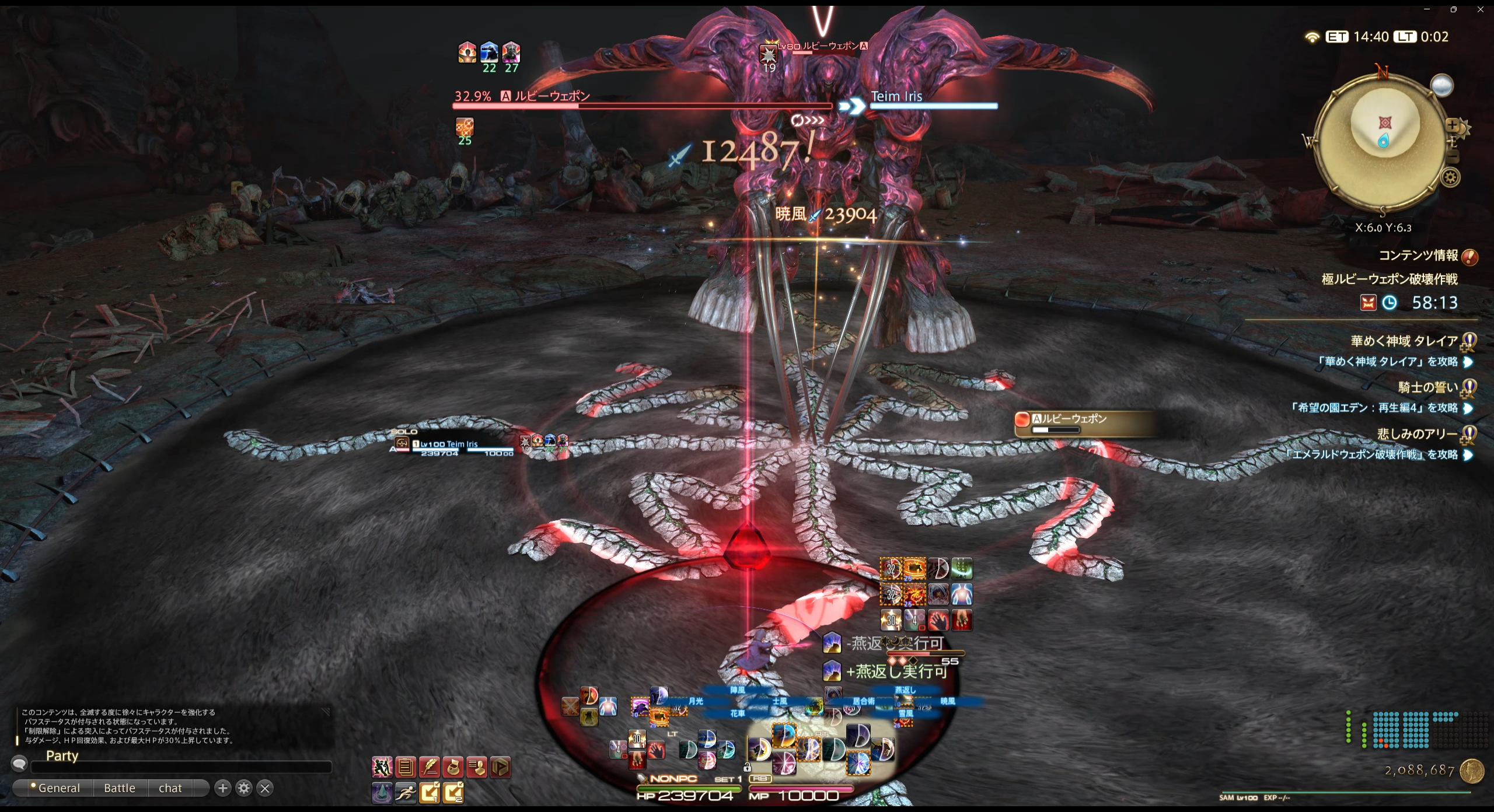Click the limit break icon with fighting figures

(x=382, y=767)
